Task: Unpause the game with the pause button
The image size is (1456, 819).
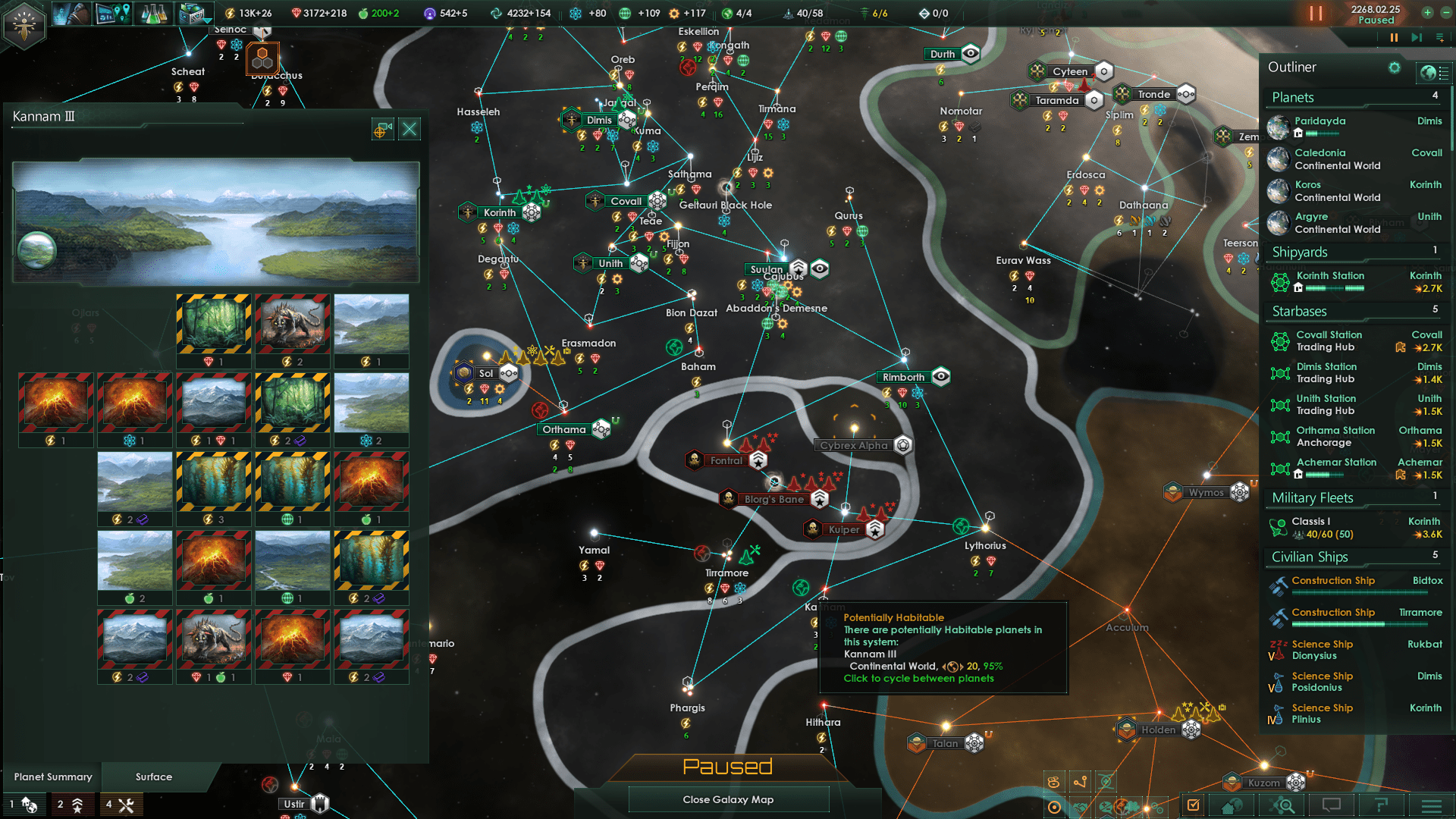Action: (1316, 13)
